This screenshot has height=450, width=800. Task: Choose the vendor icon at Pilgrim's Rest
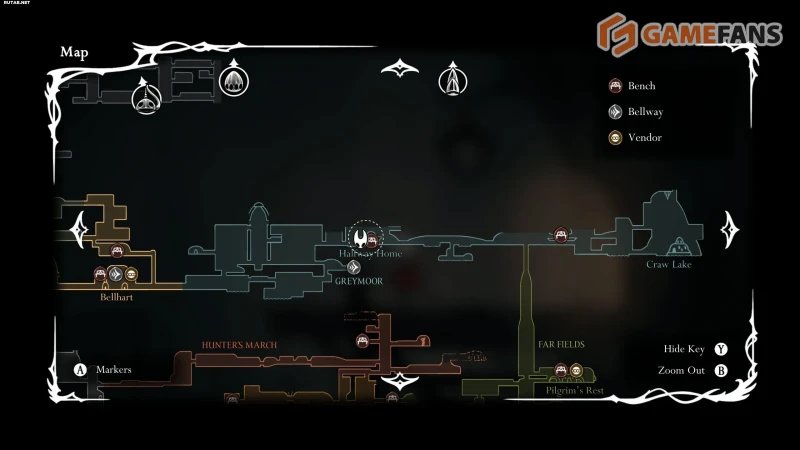[577, 371]
